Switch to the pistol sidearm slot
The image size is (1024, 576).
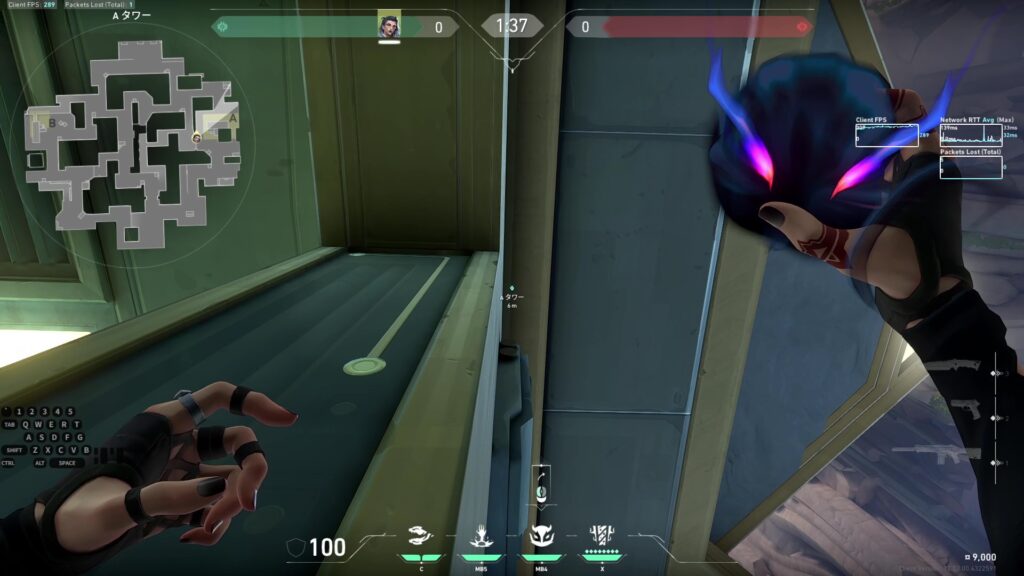(x=964, y=411)
